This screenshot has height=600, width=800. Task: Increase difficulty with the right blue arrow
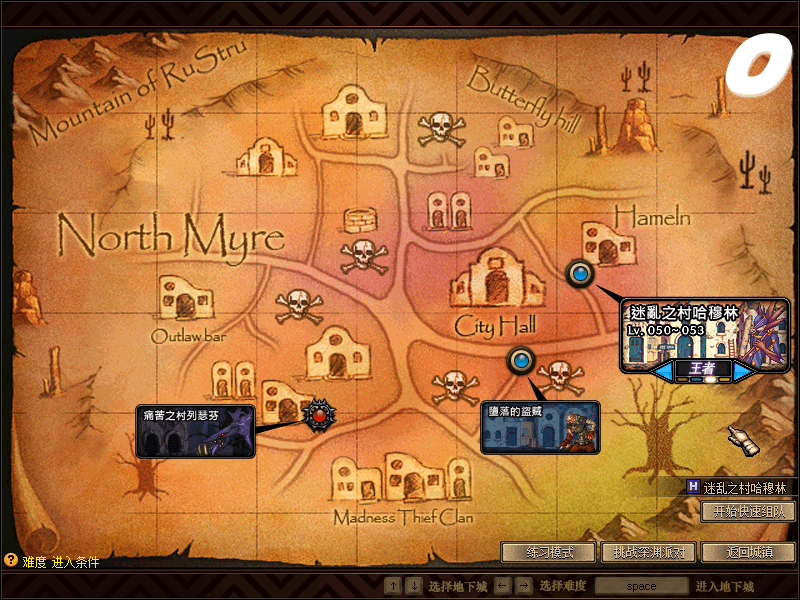coord(743,371)
